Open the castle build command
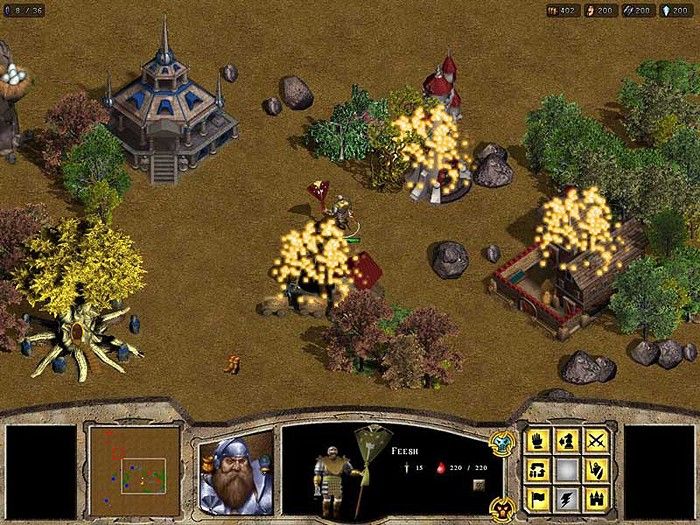The width and height of the screenshot is (700, 525). point(598,497)
